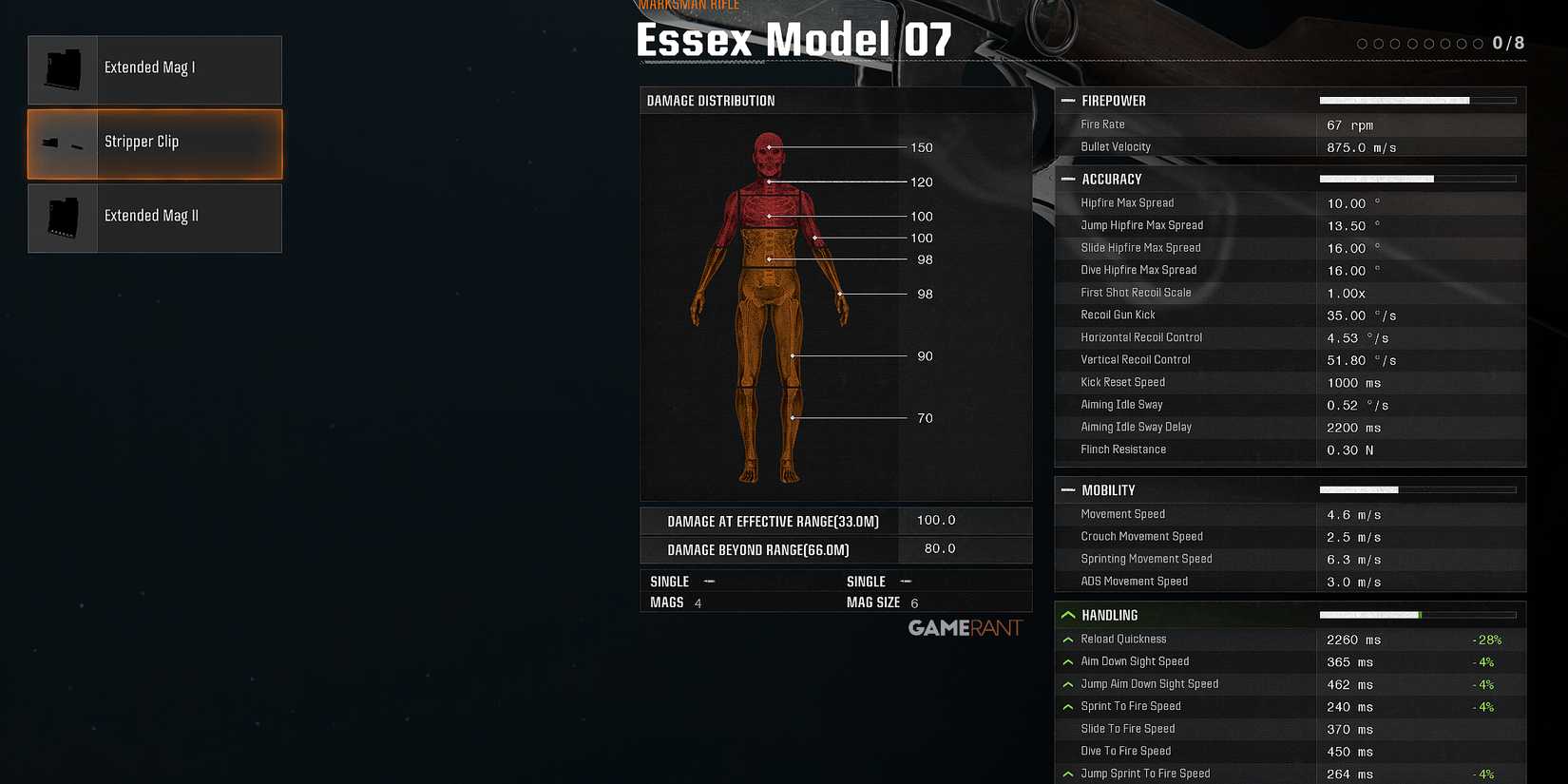Click the DAMAGE DISTRIBUTION panel header
The image size is (1568, 784).
click(709, 100)
